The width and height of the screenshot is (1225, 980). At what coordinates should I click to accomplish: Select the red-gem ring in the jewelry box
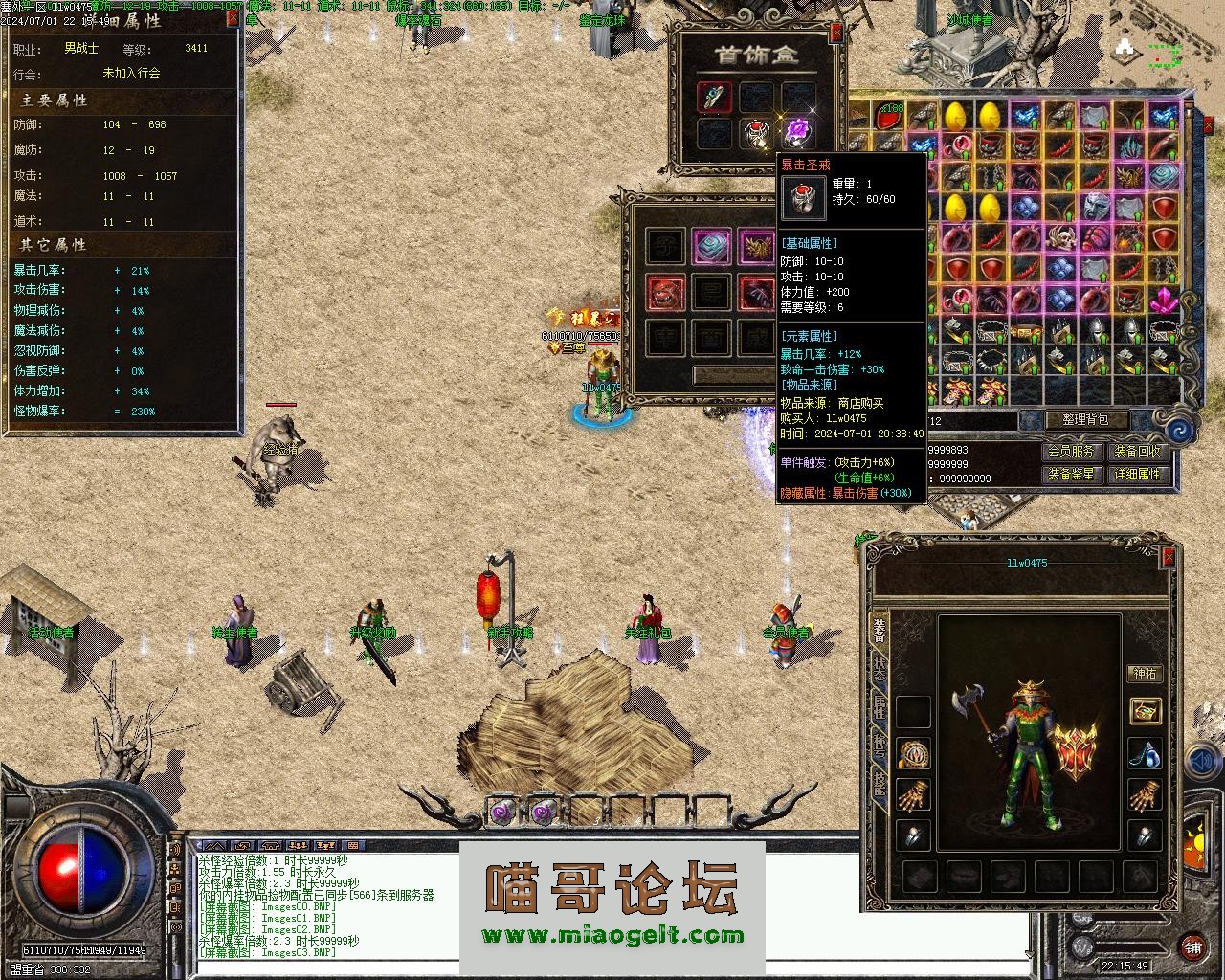tap(757, 134)
